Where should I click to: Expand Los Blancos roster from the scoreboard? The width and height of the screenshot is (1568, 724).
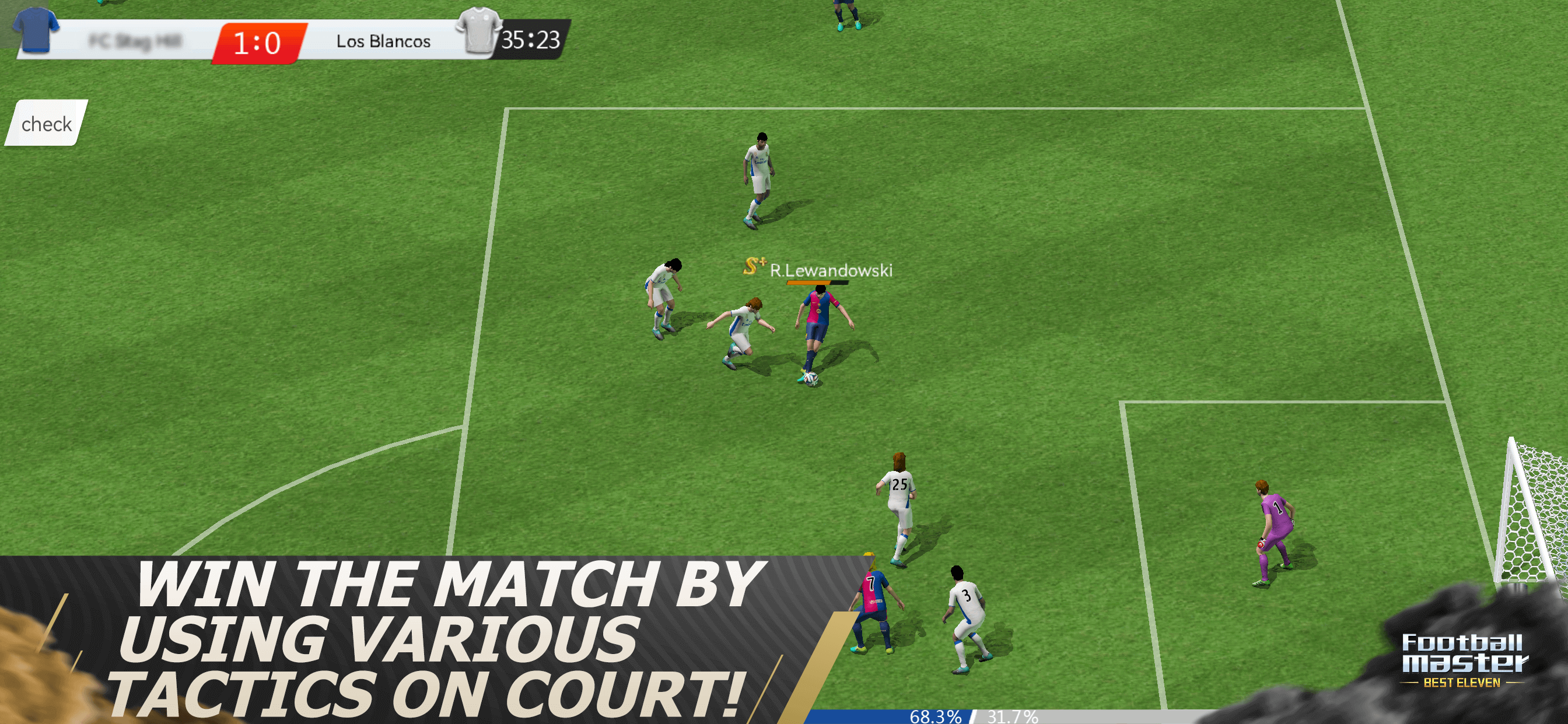pos(383,41)
